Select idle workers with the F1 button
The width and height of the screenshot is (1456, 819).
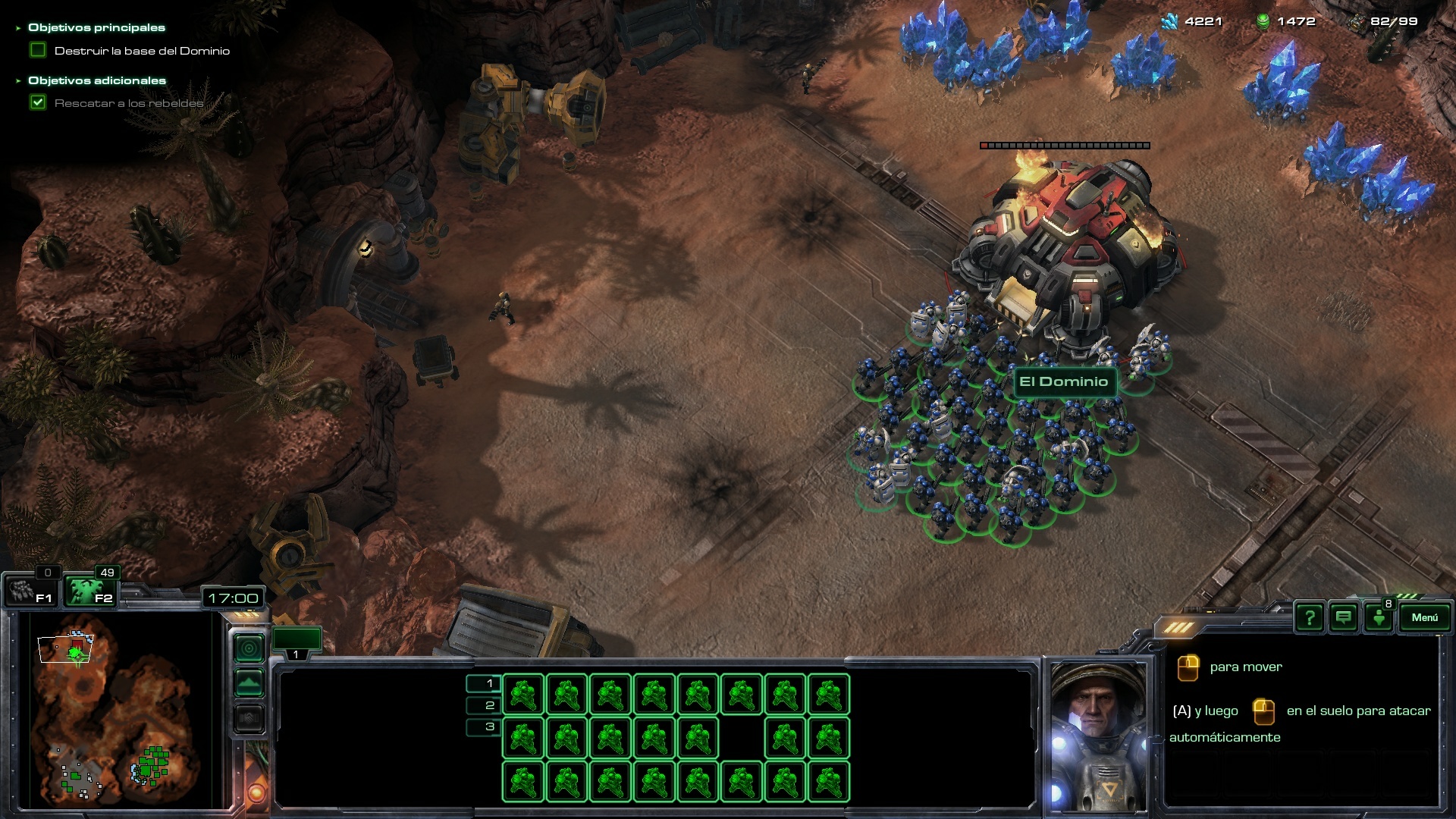[30, 591]
